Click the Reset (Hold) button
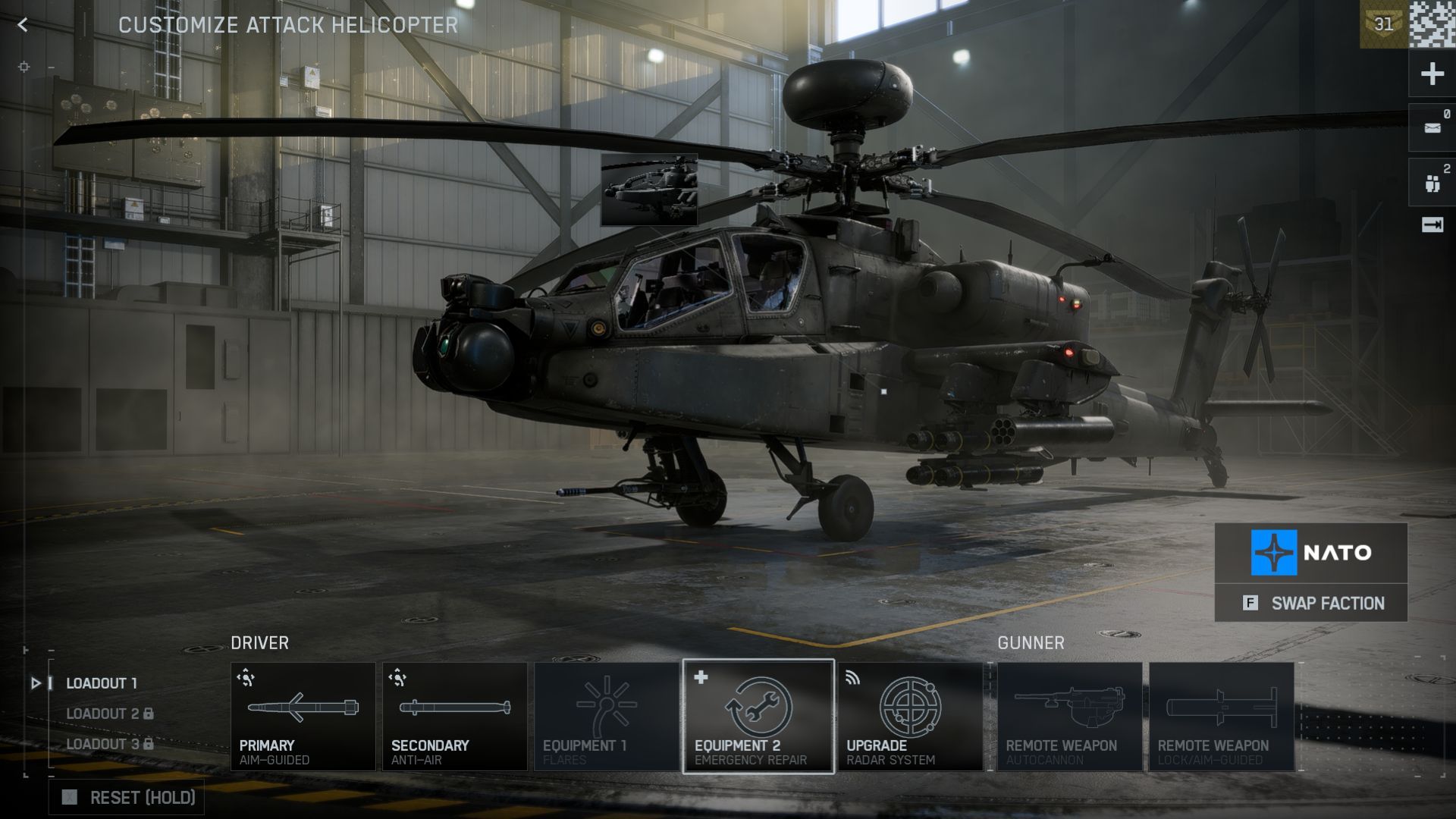 (127, 797)
